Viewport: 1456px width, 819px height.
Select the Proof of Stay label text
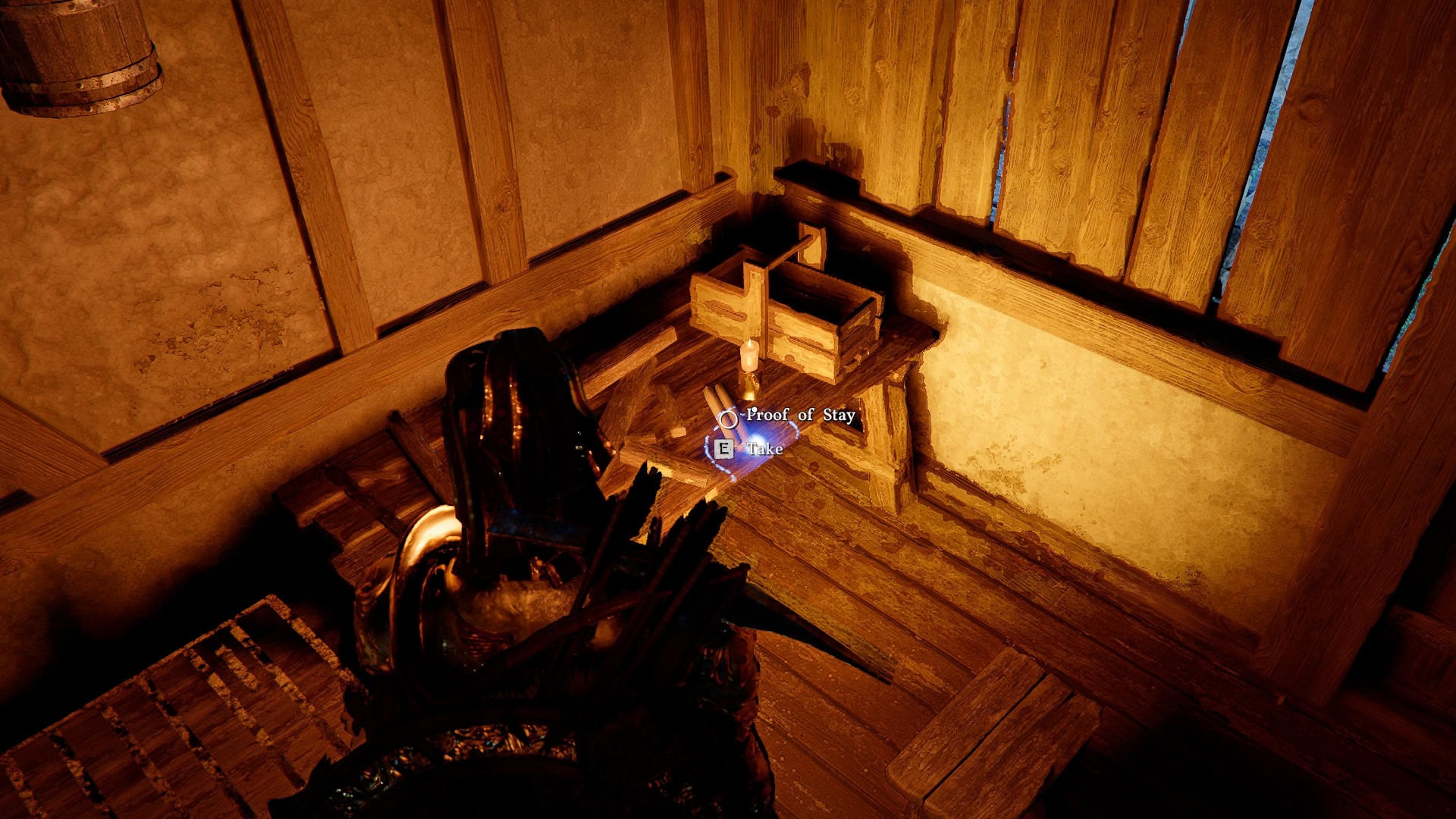tap(802, 415)
